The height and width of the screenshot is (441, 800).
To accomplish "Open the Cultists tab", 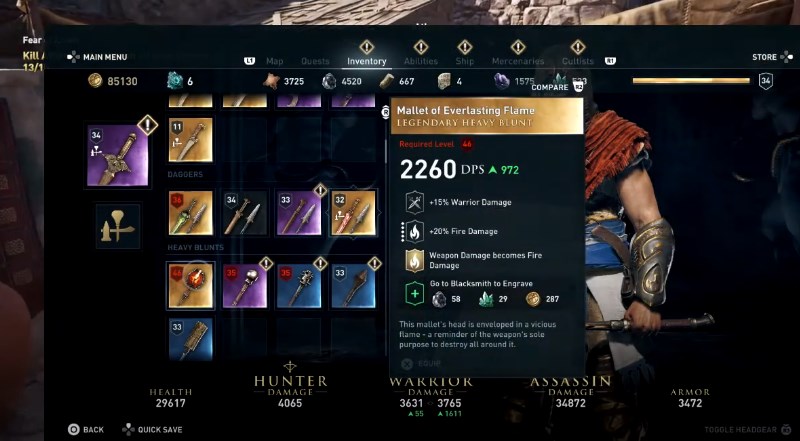I will point(577,61).
